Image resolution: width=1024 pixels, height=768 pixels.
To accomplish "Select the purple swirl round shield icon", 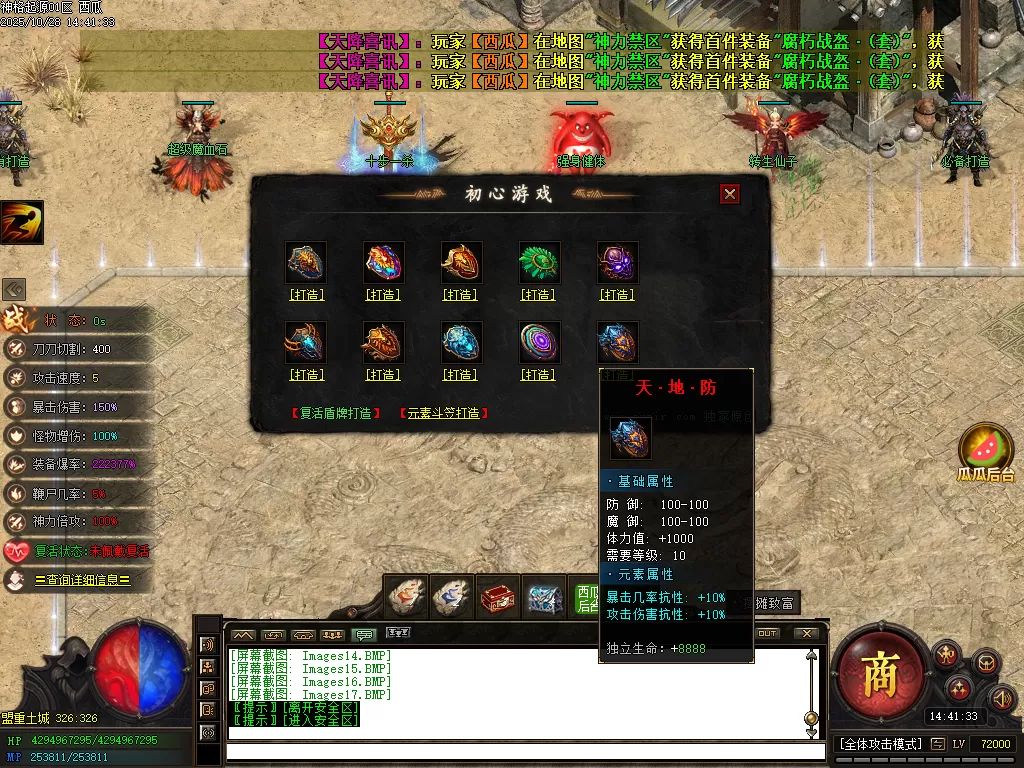I will [539, 342].
